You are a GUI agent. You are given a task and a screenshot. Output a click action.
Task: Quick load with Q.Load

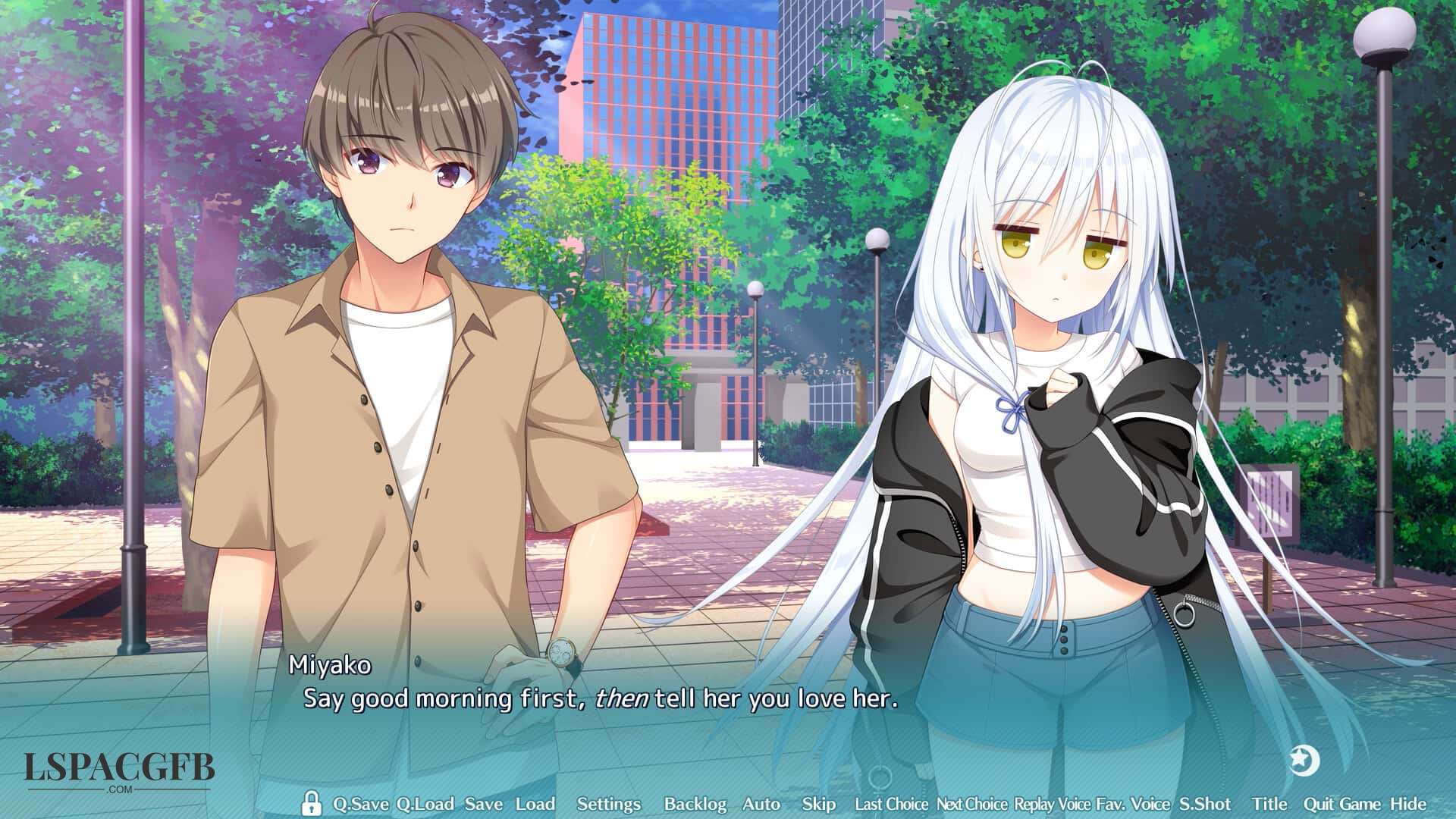425,804
